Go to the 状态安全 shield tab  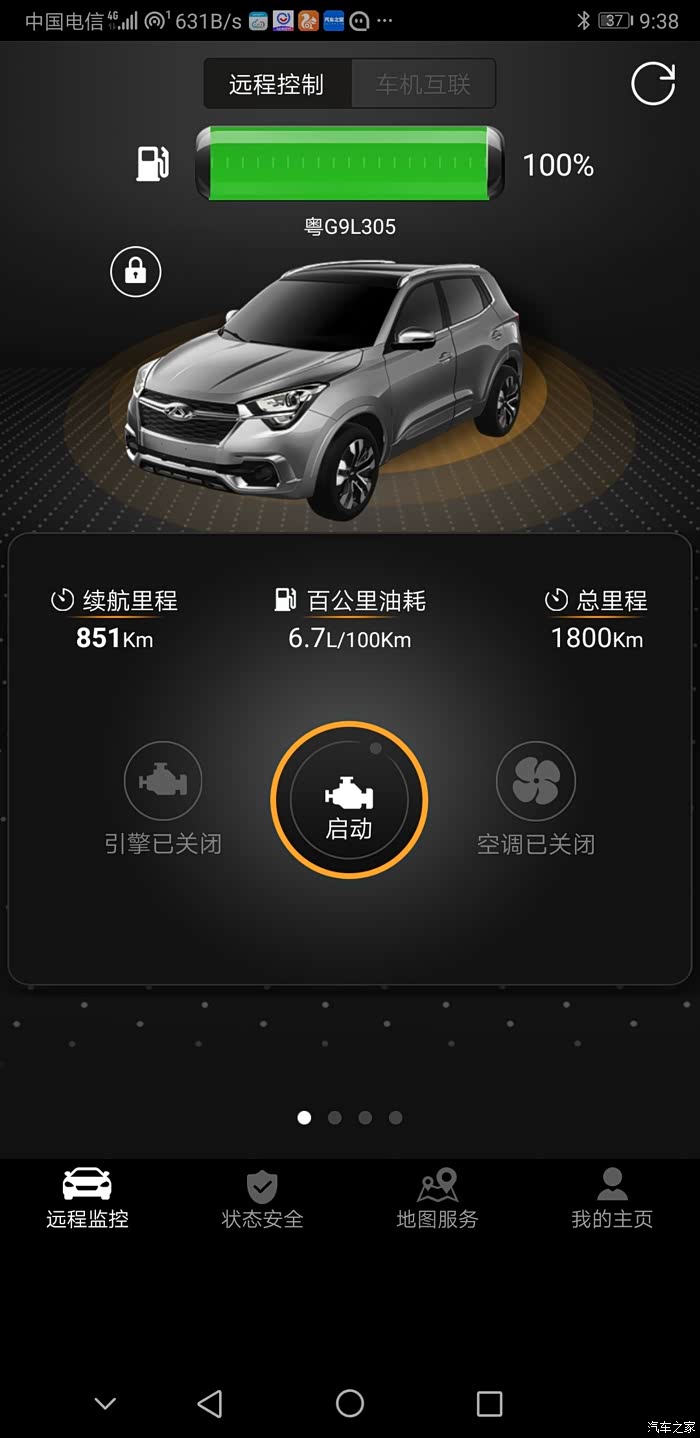click(262, 1198)
